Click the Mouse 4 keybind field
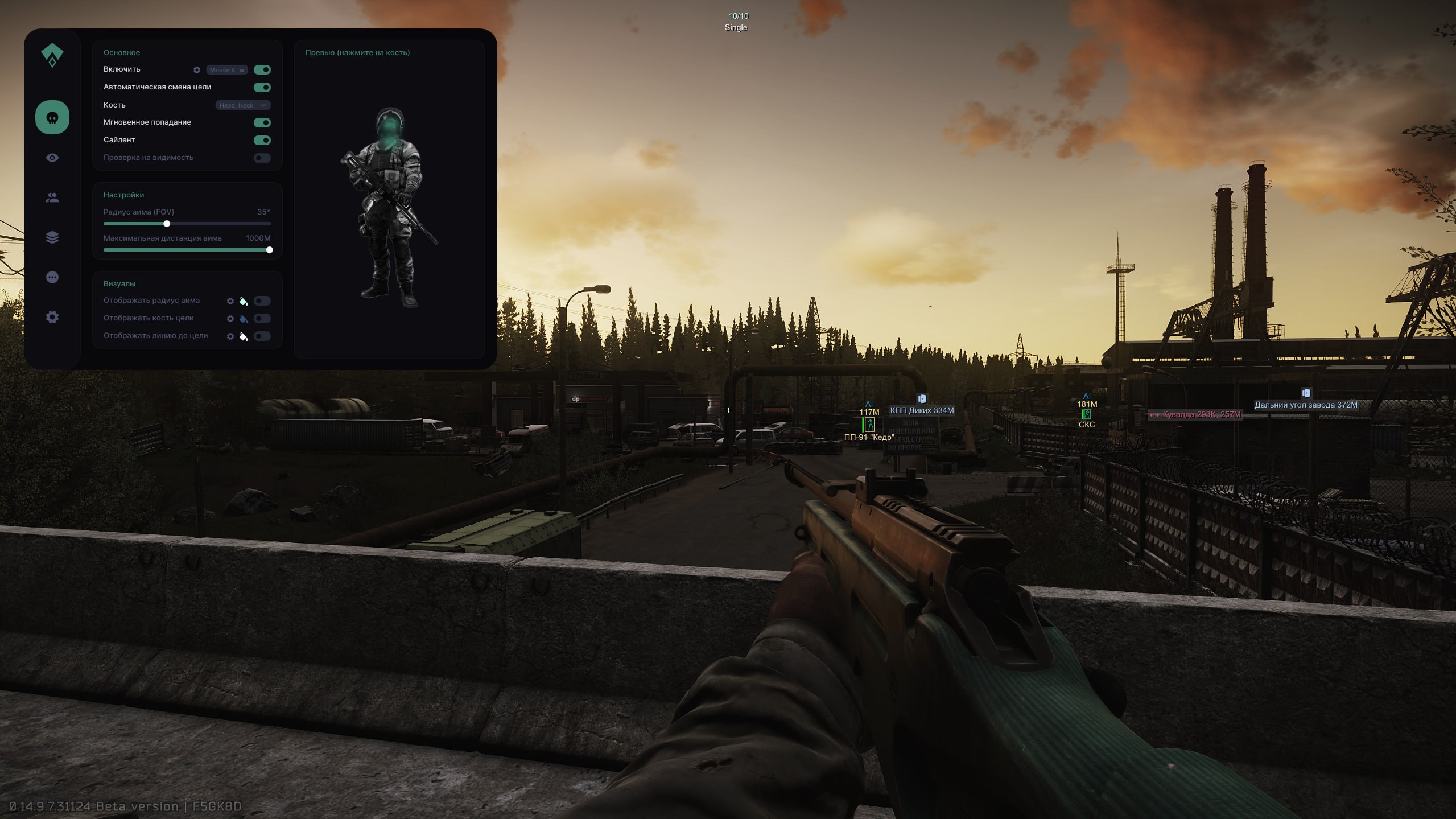The image size is (1456, 819). pos(226,70)
